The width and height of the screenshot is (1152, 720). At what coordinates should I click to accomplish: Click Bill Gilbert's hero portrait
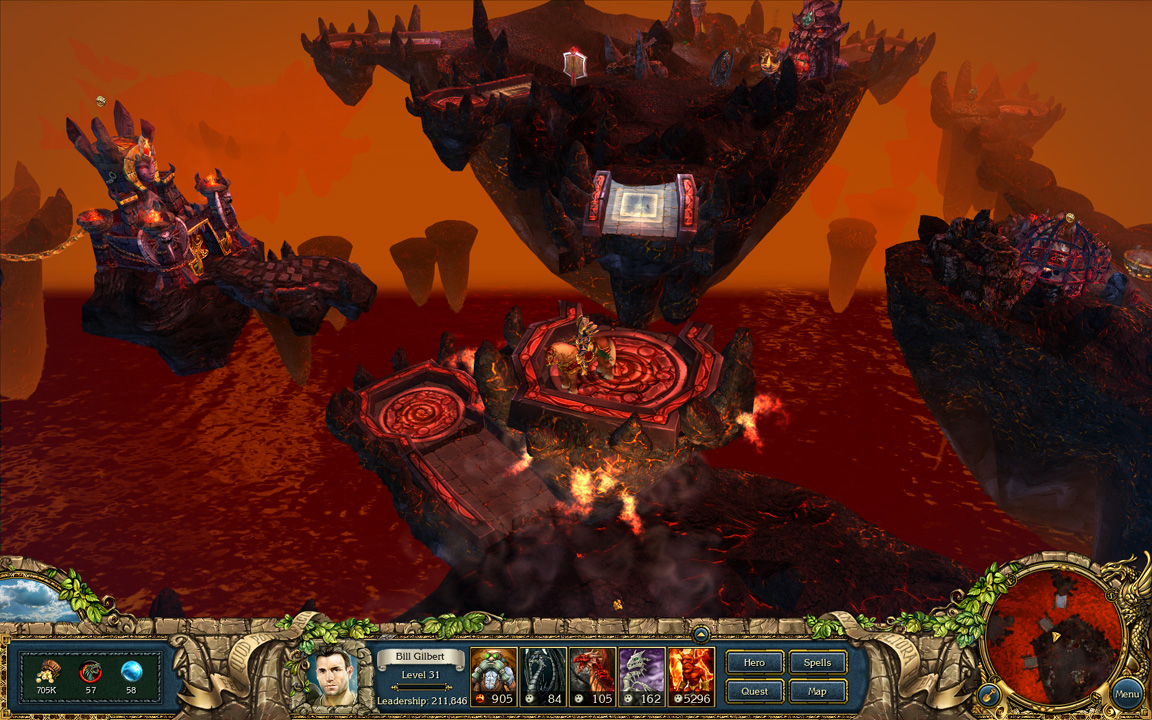pos(336,675)
